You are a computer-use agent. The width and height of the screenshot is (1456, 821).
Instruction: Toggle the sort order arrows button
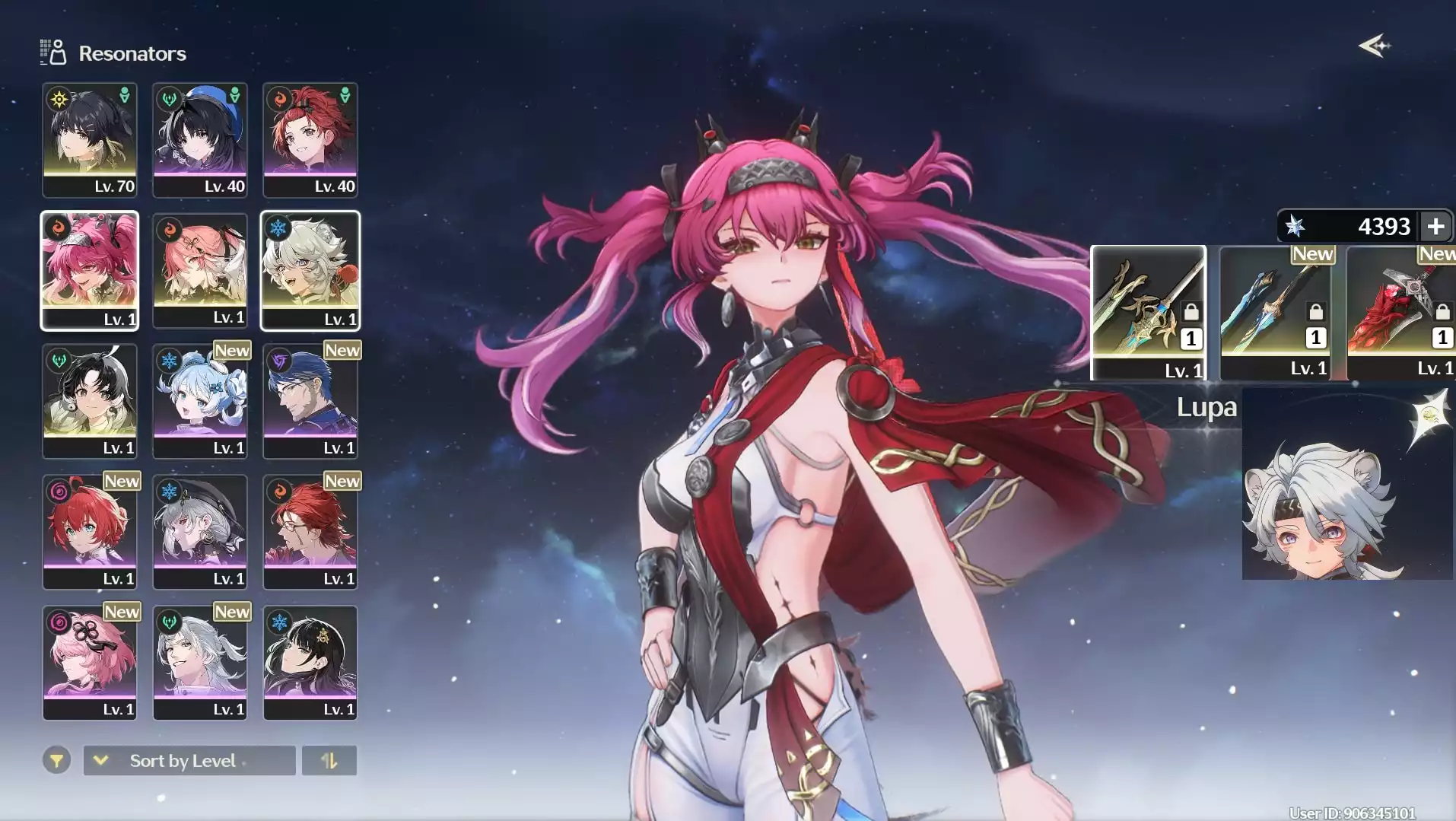pos(329,760)
